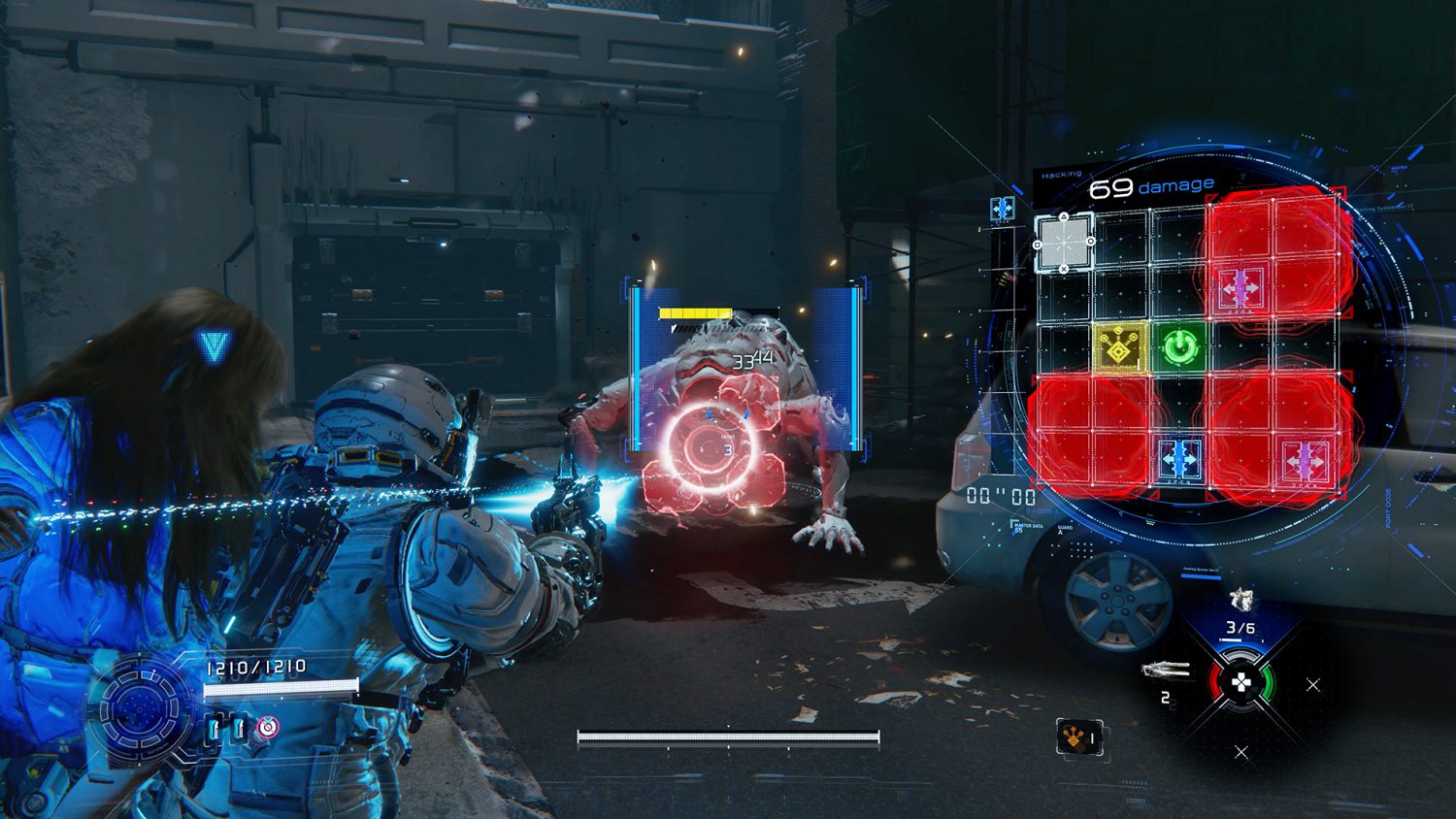1456x819 pixels.
Task: Click the D-pad weapon wheel center
Action: (x=1241, y=682)
